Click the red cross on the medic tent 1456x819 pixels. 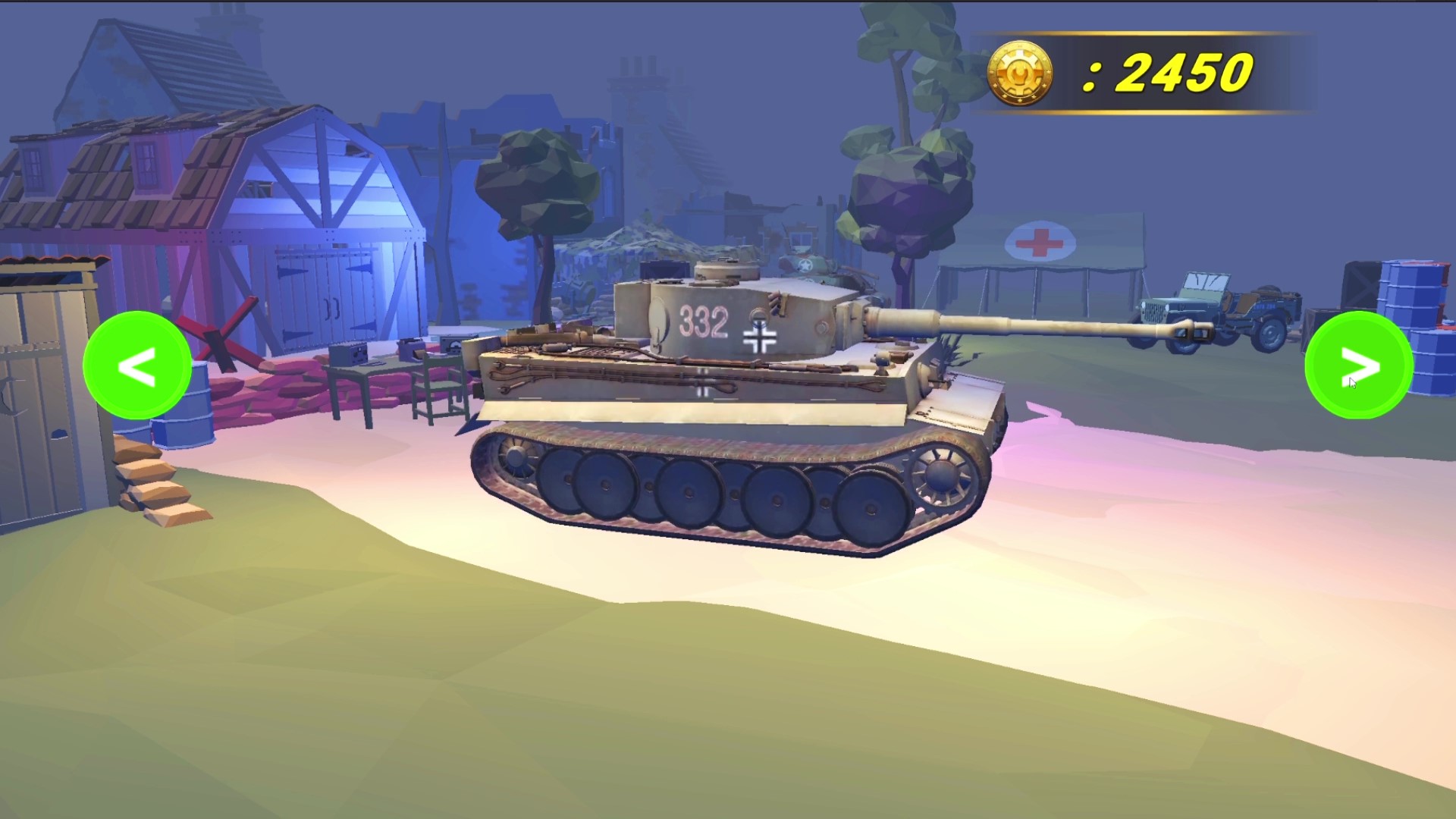click(1037, 244)
